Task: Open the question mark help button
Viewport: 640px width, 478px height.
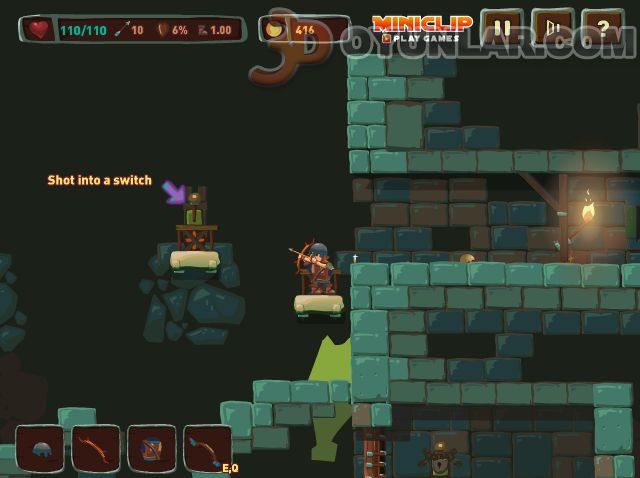Action: click(x=602, y=28)
